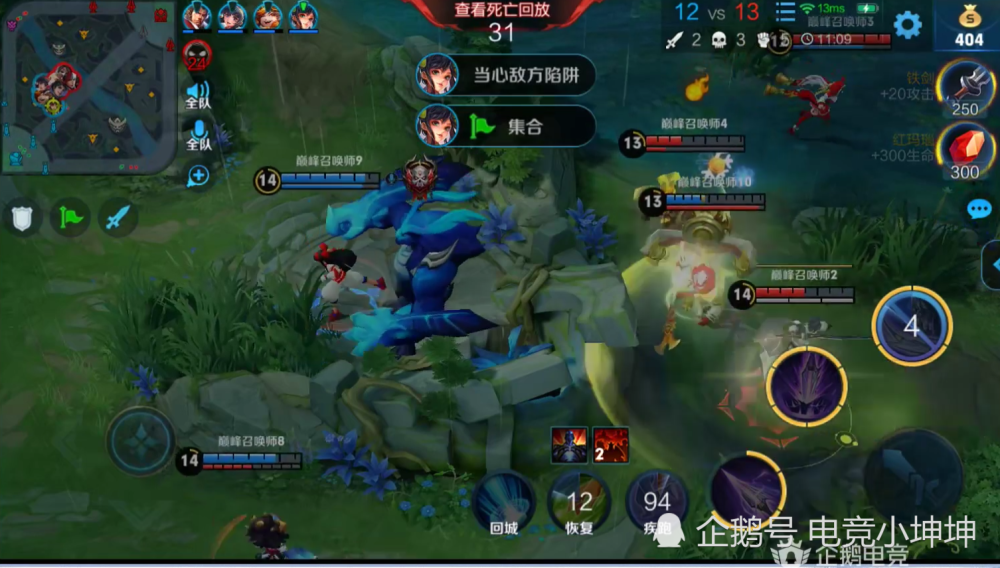This screenshot has height=568, width=1000.
Task: Send the green flag rally signal
Action: [70, 217]
